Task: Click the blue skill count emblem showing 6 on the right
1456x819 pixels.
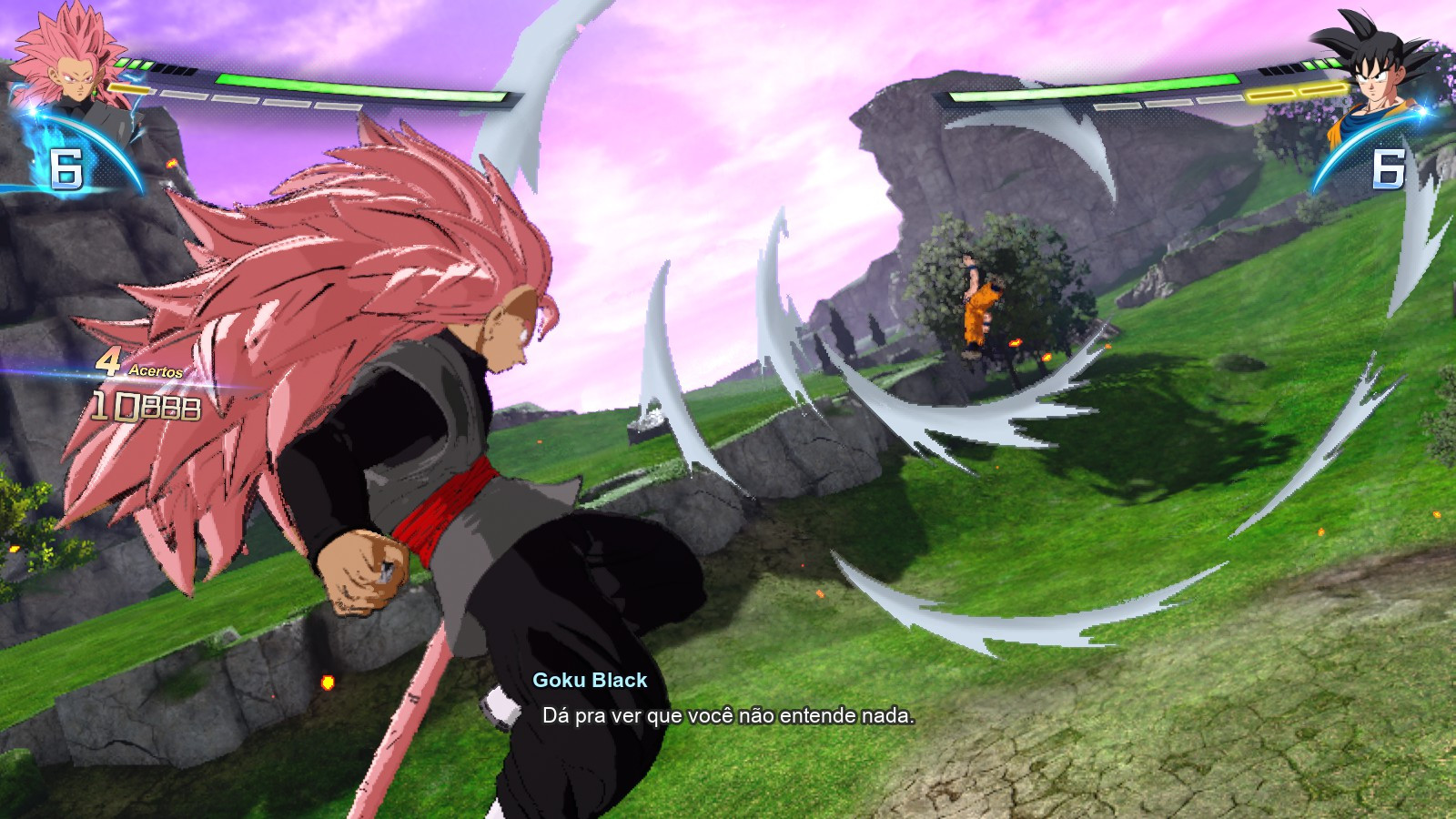Action: 1388,167
